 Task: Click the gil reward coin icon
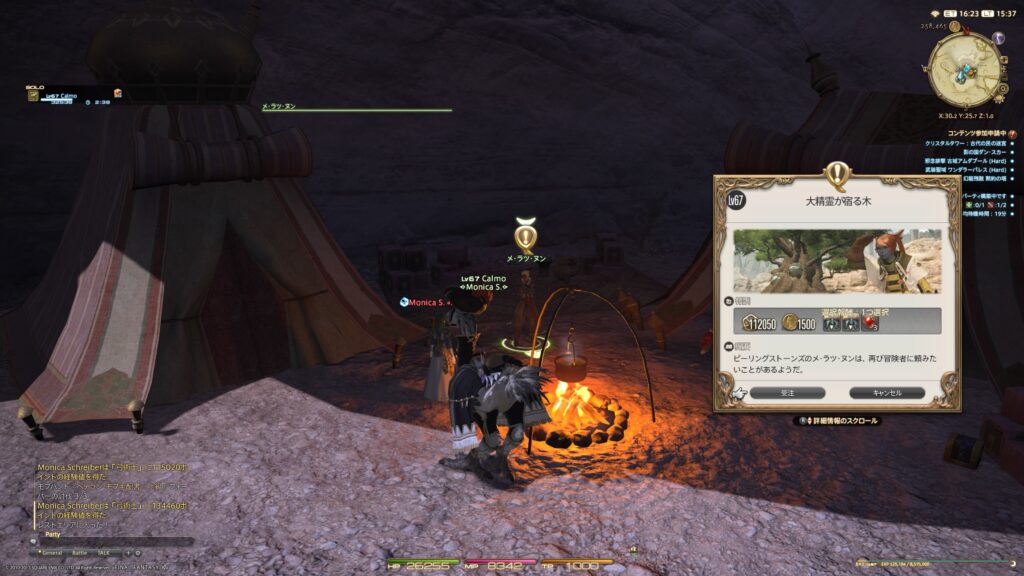pyautogui.click(x=791, y=322)
